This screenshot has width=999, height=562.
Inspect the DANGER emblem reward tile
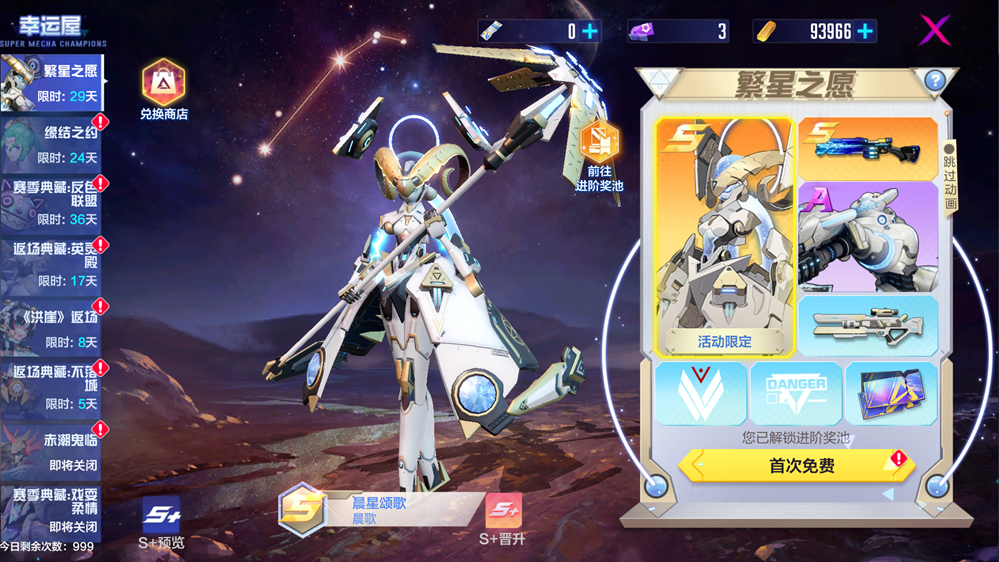point(796,393)
